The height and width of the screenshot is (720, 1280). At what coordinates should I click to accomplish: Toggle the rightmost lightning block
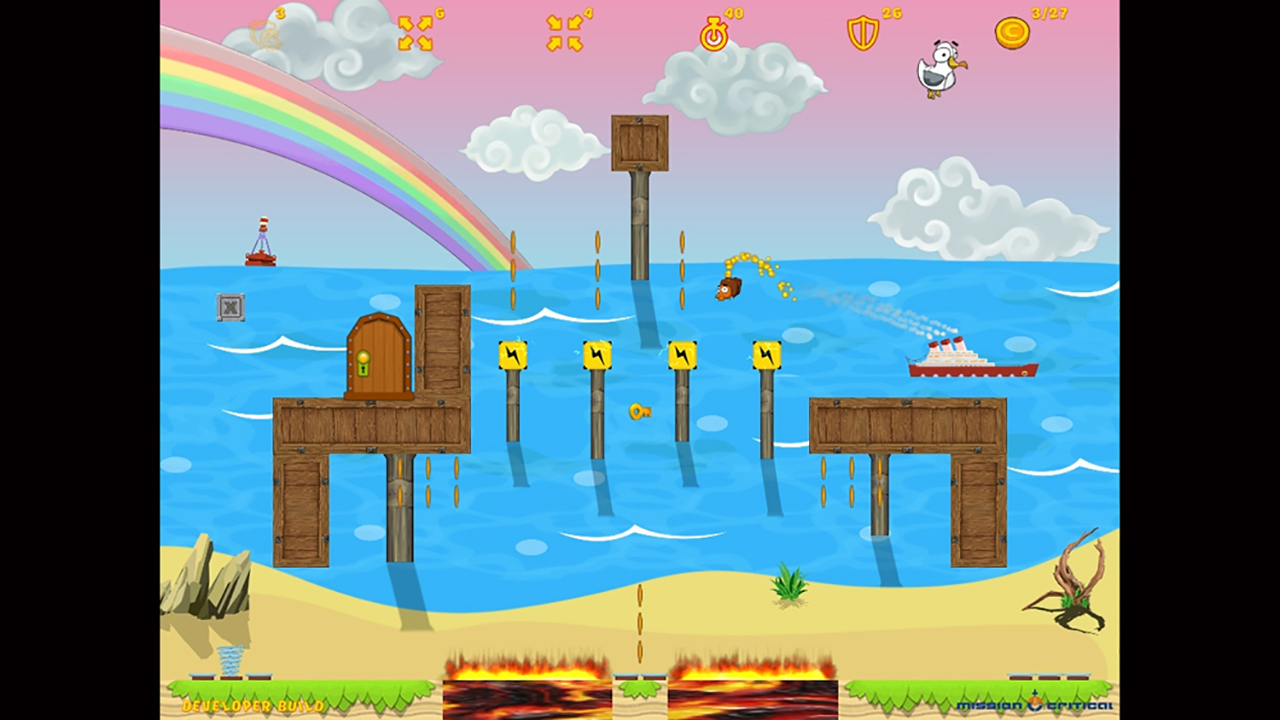[x=765, y=354]
